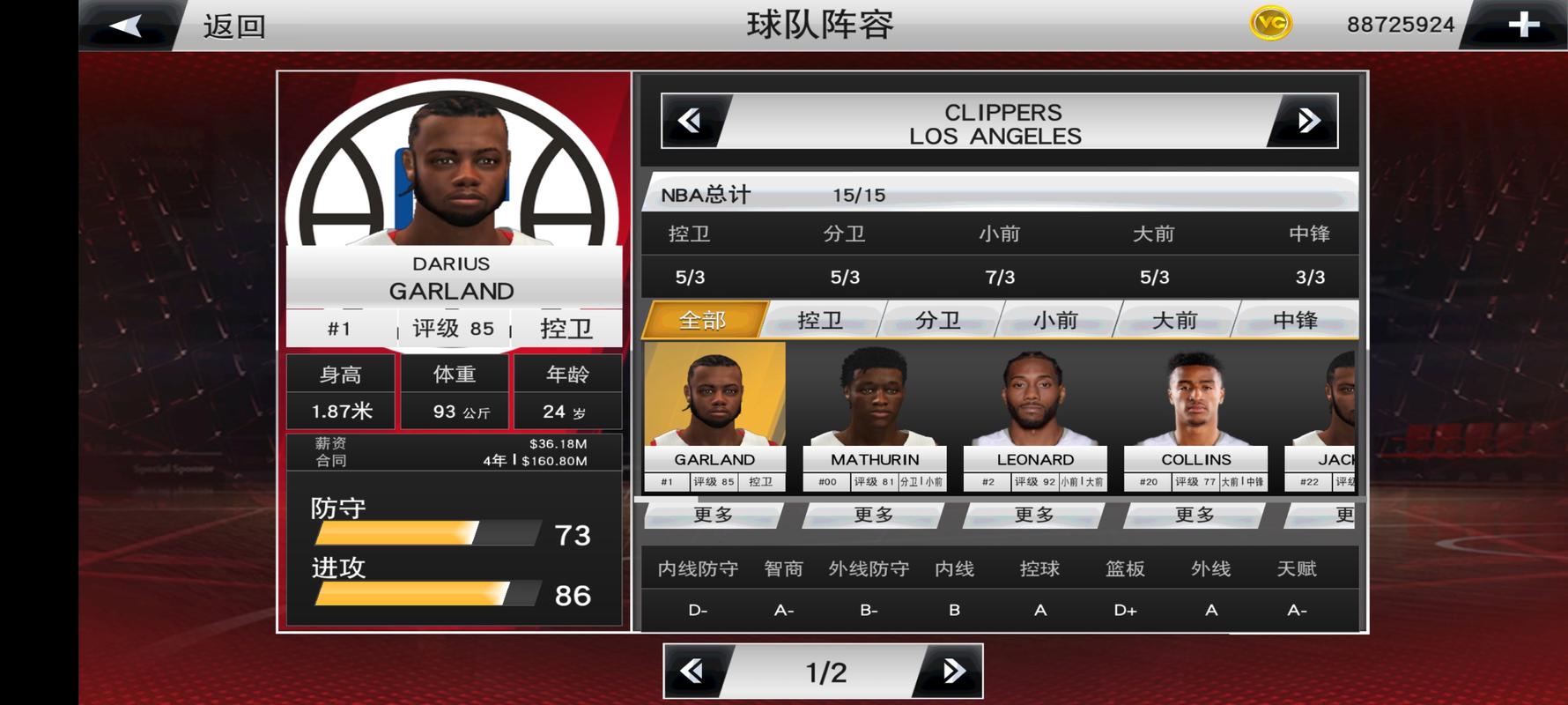The width and height of the screenshot is (1568, 705).
Task: Select the 控卫 filter tab
Action: click(x=824, y=321)
